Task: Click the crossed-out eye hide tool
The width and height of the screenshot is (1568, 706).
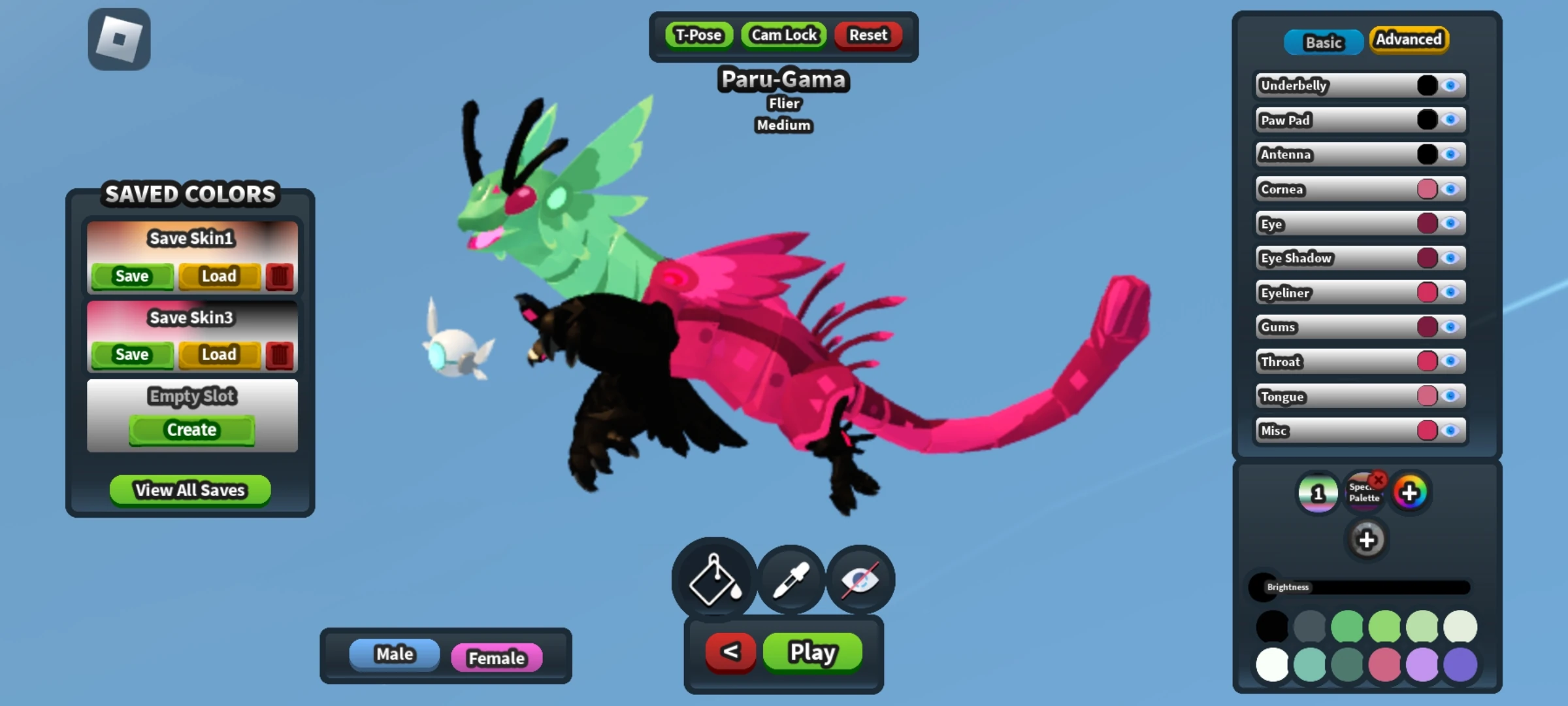Action: (861, 580)
